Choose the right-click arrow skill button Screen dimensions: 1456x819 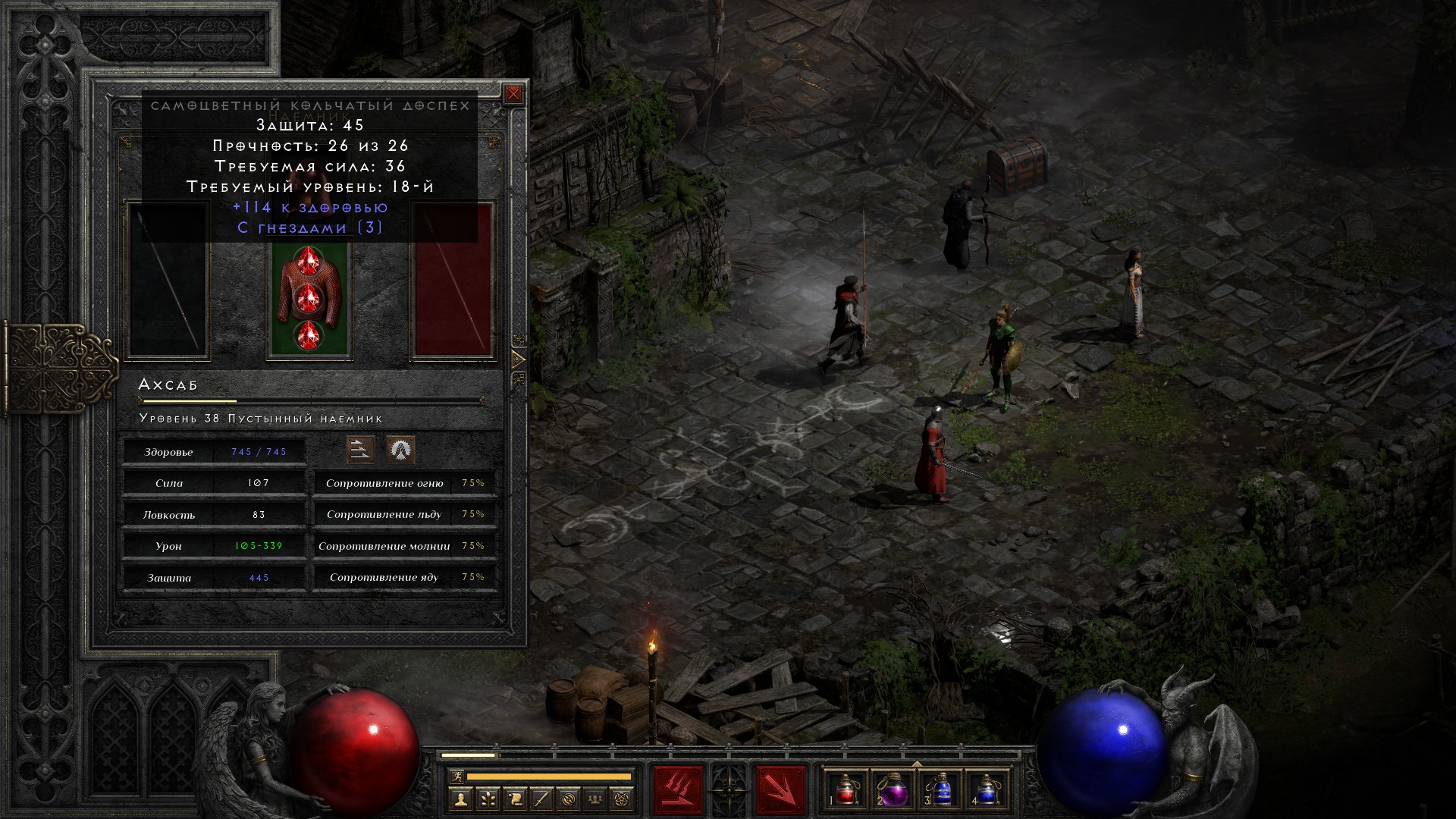point(780,791)
